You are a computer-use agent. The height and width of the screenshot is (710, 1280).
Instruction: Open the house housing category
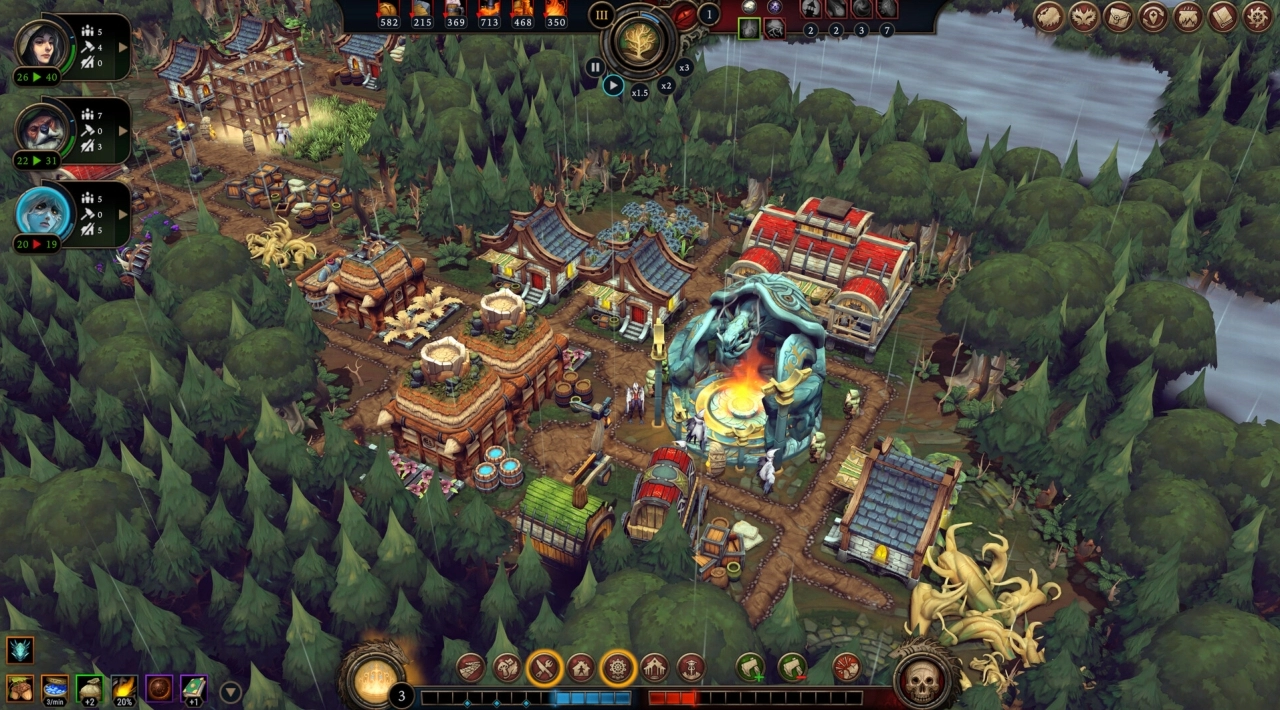[581, 667]
